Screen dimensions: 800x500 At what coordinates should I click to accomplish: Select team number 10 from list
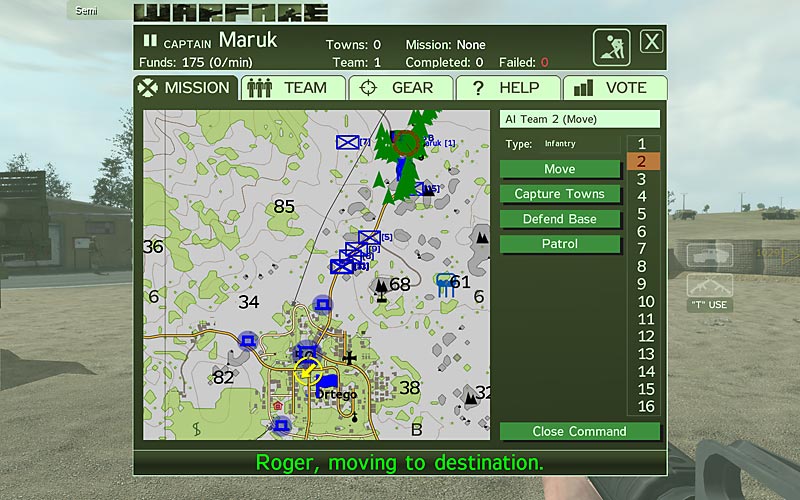click(645, 302)
